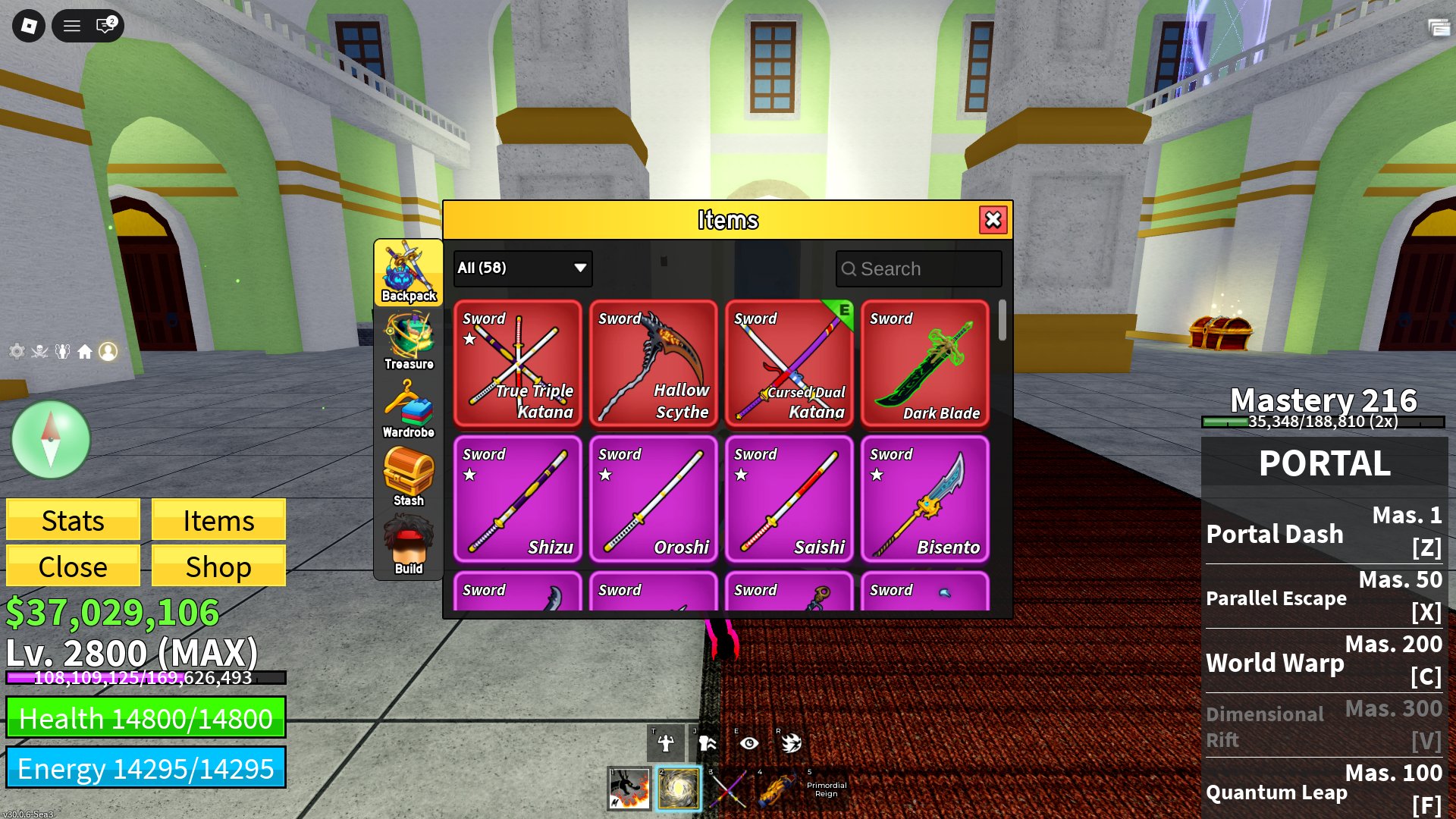
Task: Toggle Observation Haki with the eye (E) icon
Action: (749, 743)
